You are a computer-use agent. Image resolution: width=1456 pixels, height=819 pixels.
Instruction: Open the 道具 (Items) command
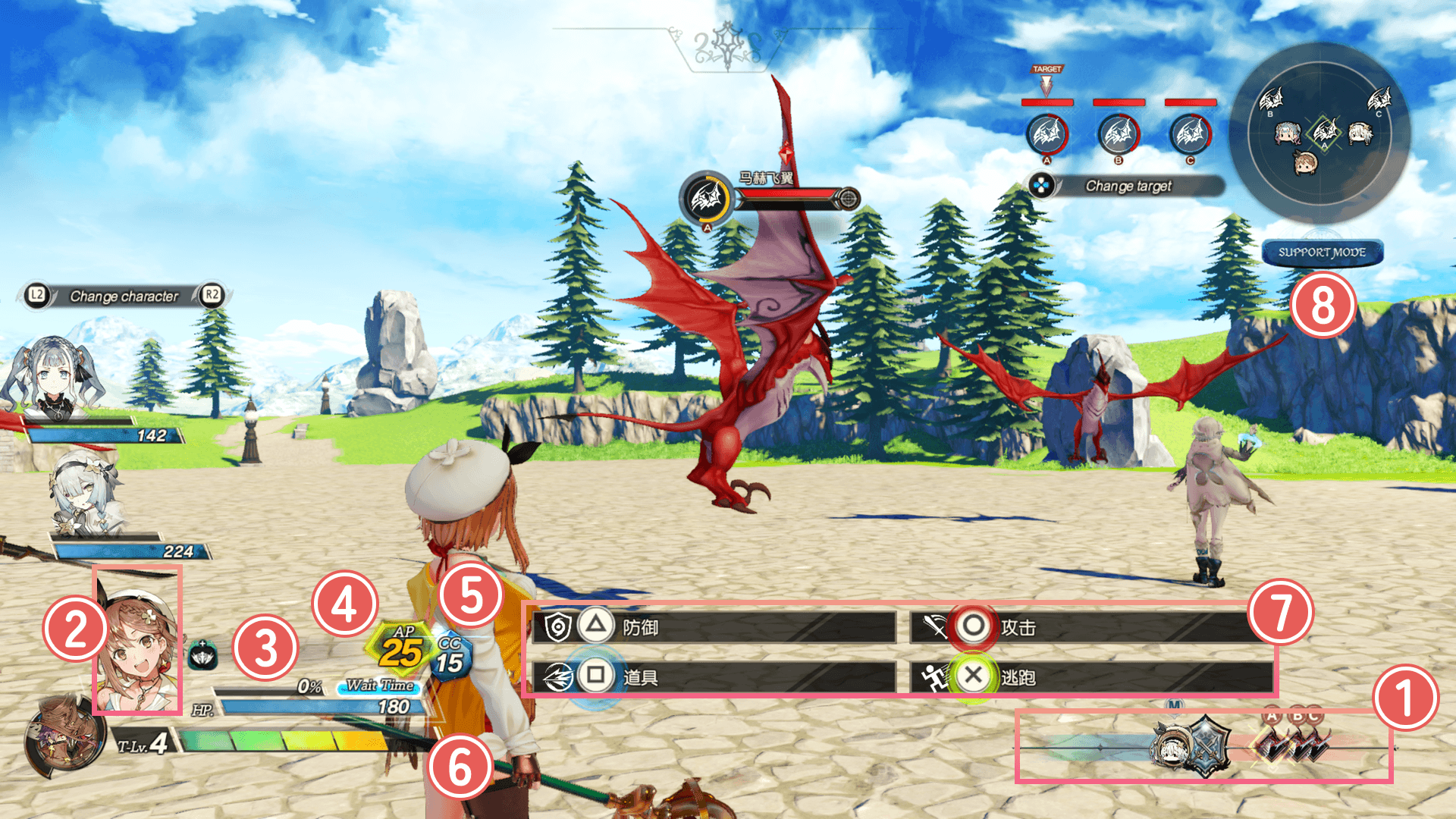[714, 676]
